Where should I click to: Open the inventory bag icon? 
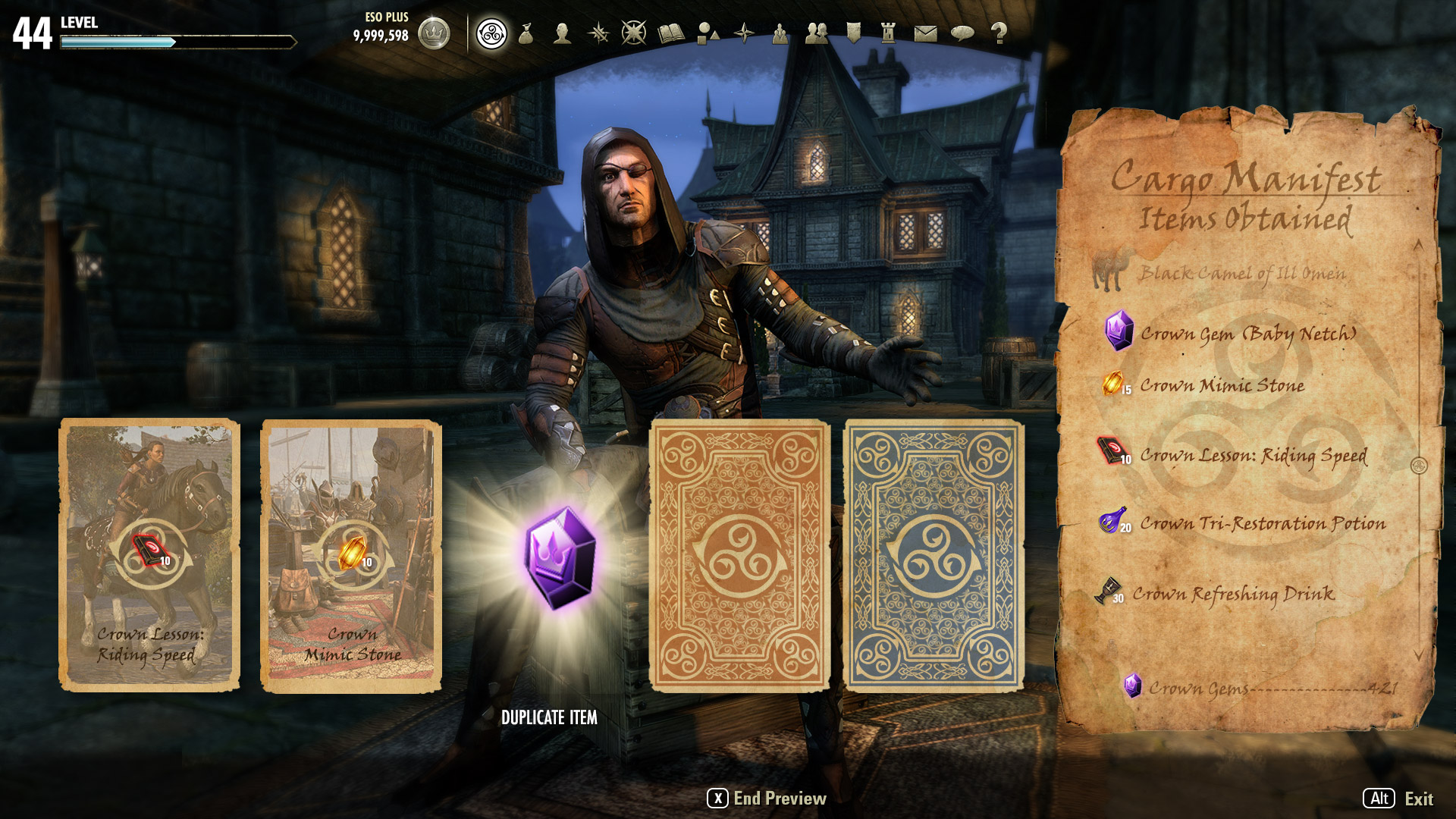click(526, 33)
